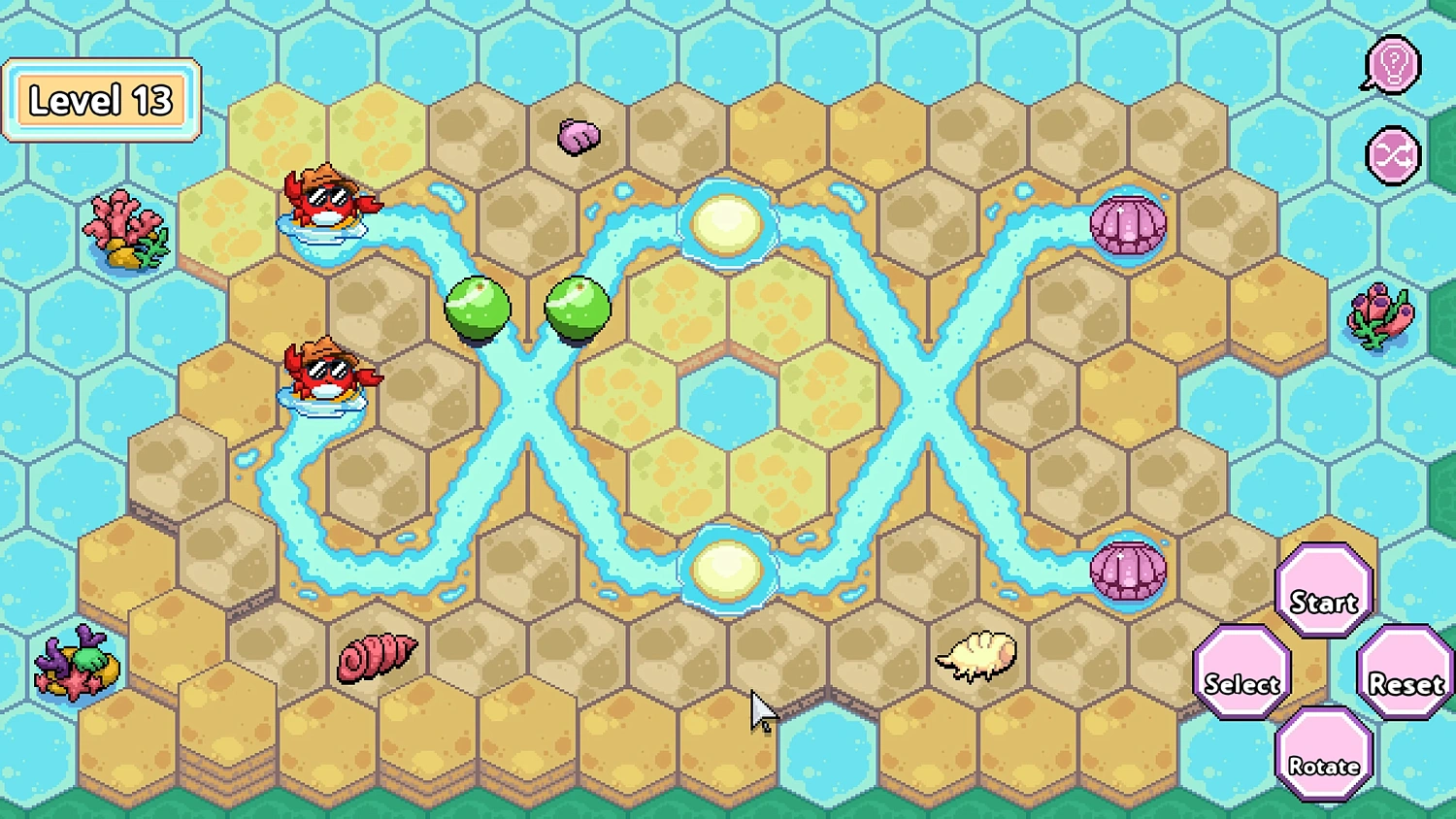Click the pale sea bug creature
Image resolution: width=1456 pixels, height=819 pixels.
pos(976,656)
